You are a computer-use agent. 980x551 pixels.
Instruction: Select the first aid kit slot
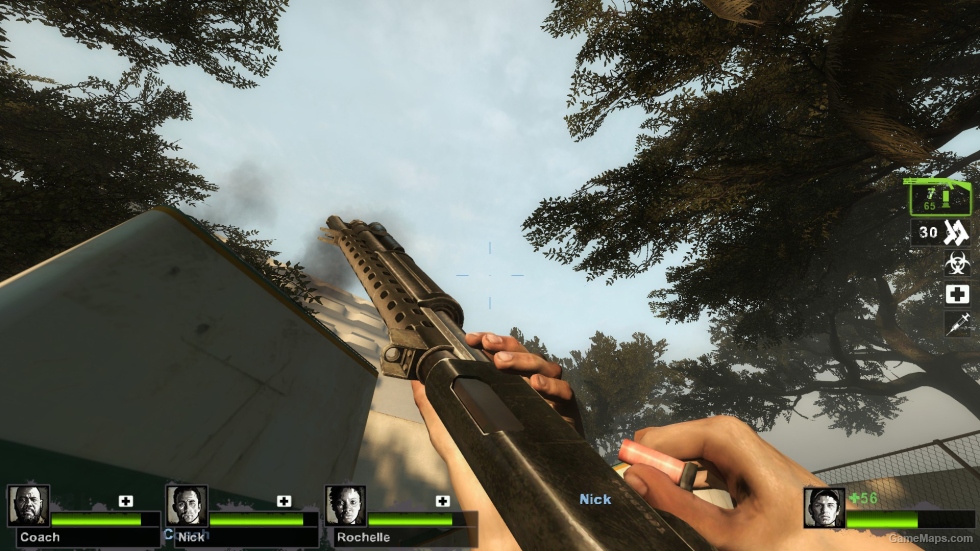click(957, 294)
